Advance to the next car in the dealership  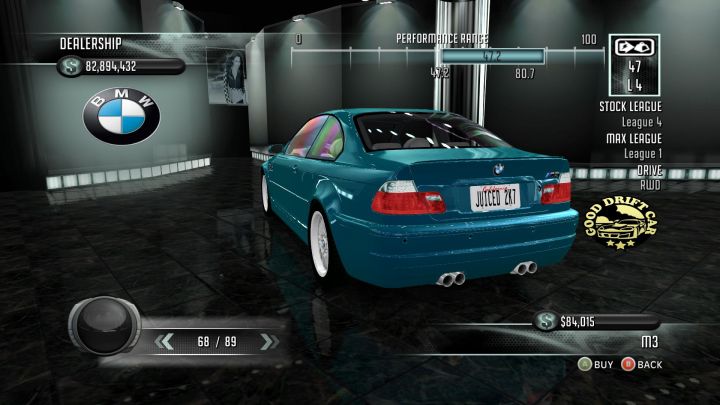(266, 341)
